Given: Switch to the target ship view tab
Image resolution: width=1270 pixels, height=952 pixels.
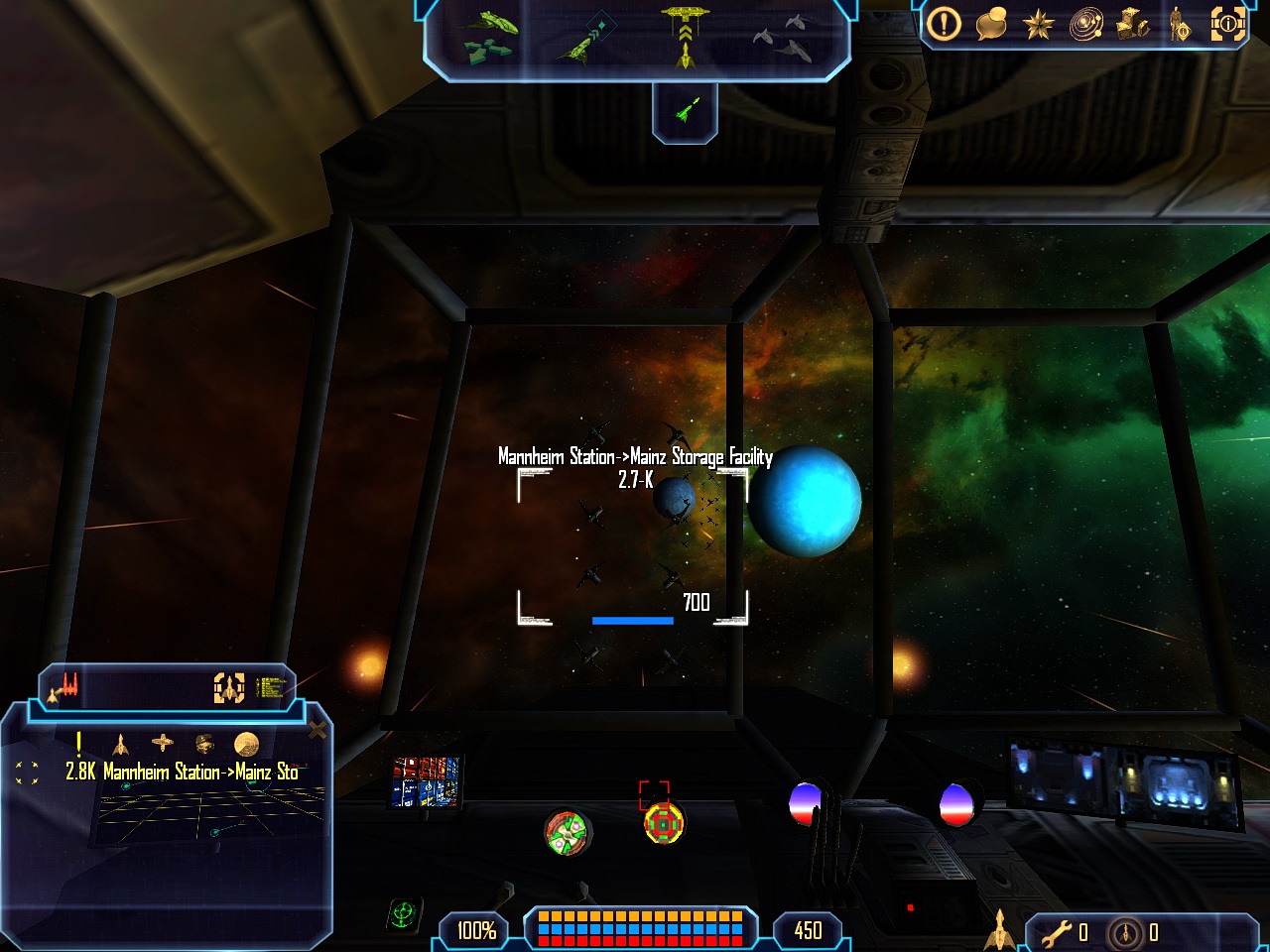Looking at the screenshot, I should coord(229,687).
